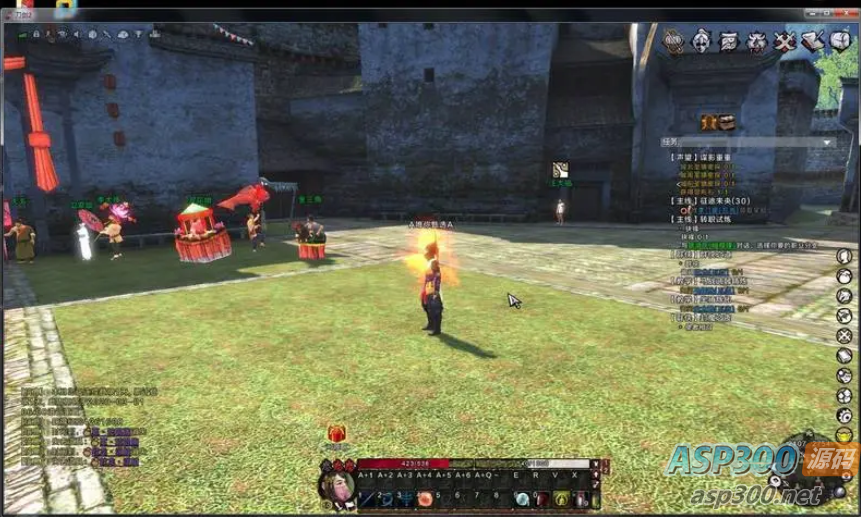861x517 pixels.
Task: Open the white opera mask menu icon
Action: 702,41
